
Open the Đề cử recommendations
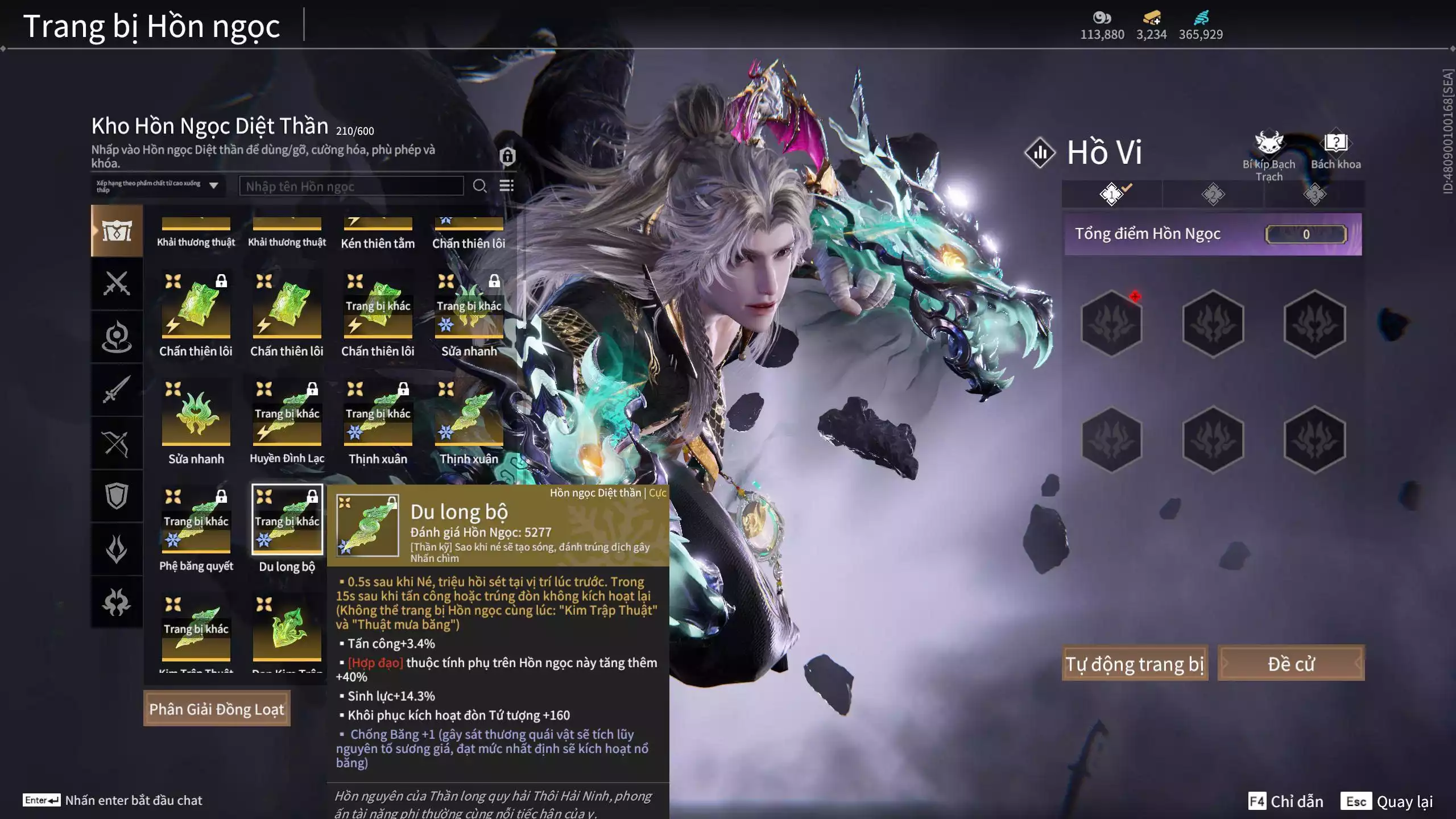(1290, 663)
